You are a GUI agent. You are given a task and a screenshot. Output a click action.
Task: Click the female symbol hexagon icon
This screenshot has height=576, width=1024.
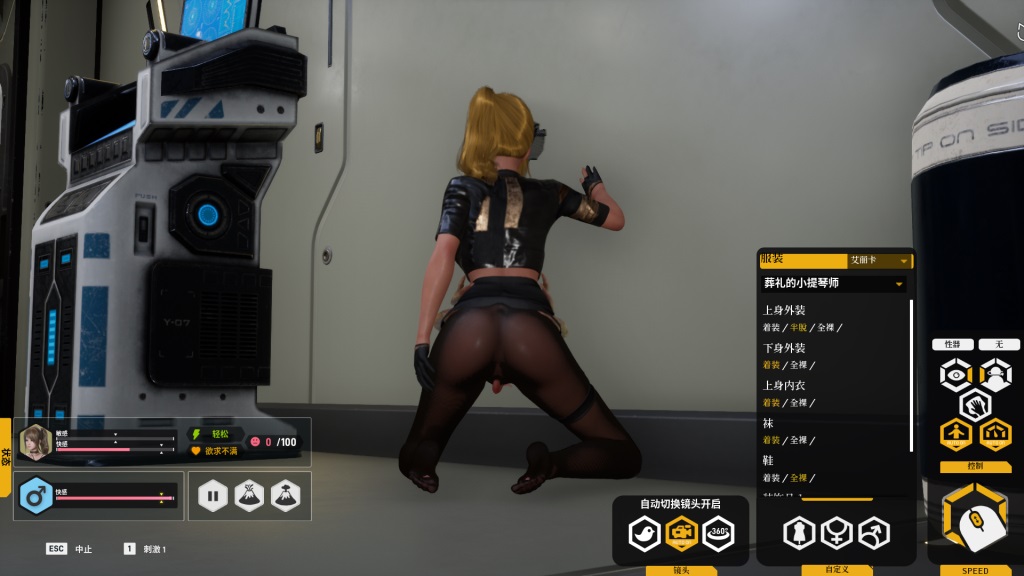coord(836,533)
